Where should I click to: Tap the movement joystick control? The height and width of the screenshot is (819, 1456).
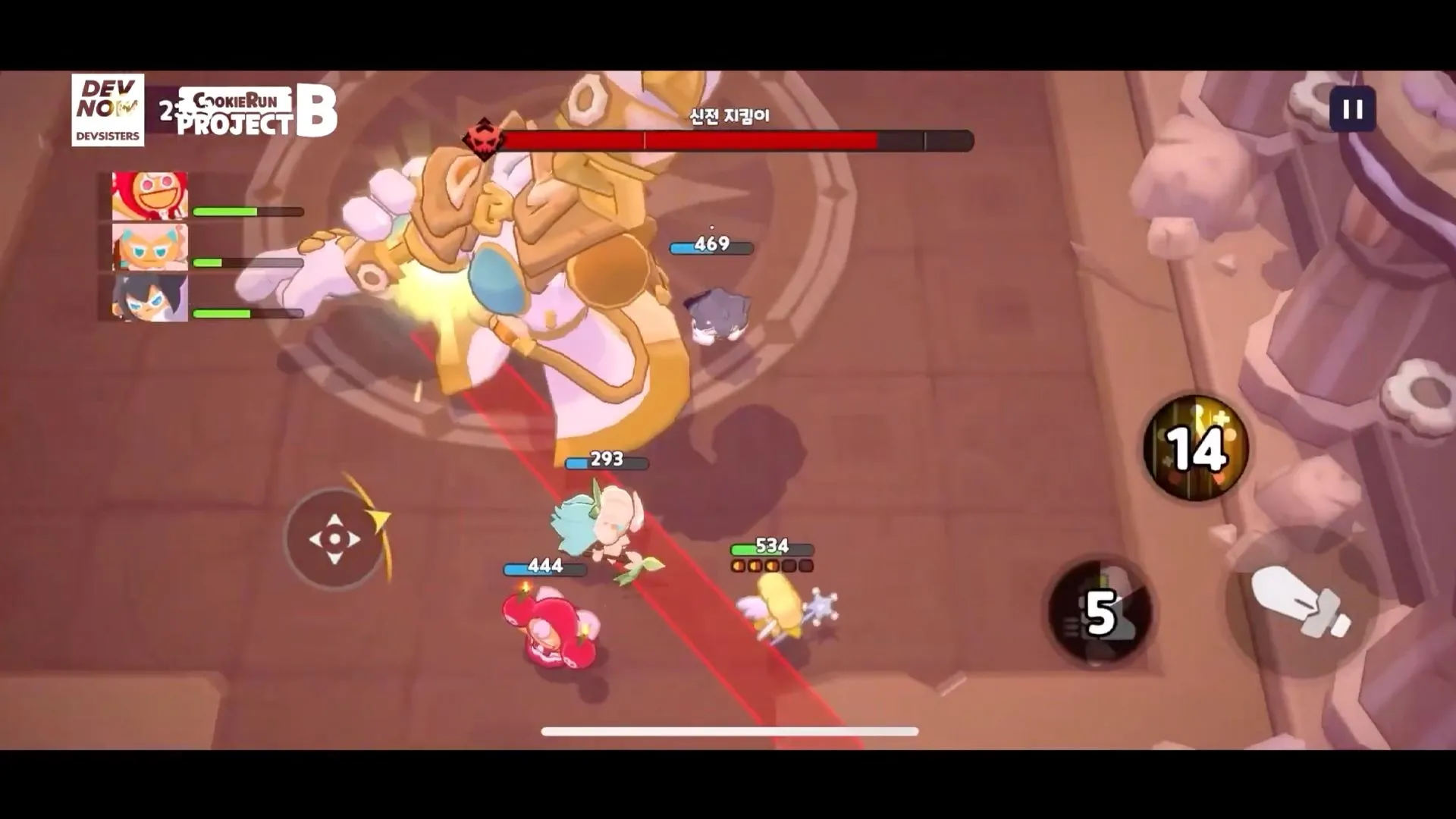pyautogui.click(x=334, y=538)
